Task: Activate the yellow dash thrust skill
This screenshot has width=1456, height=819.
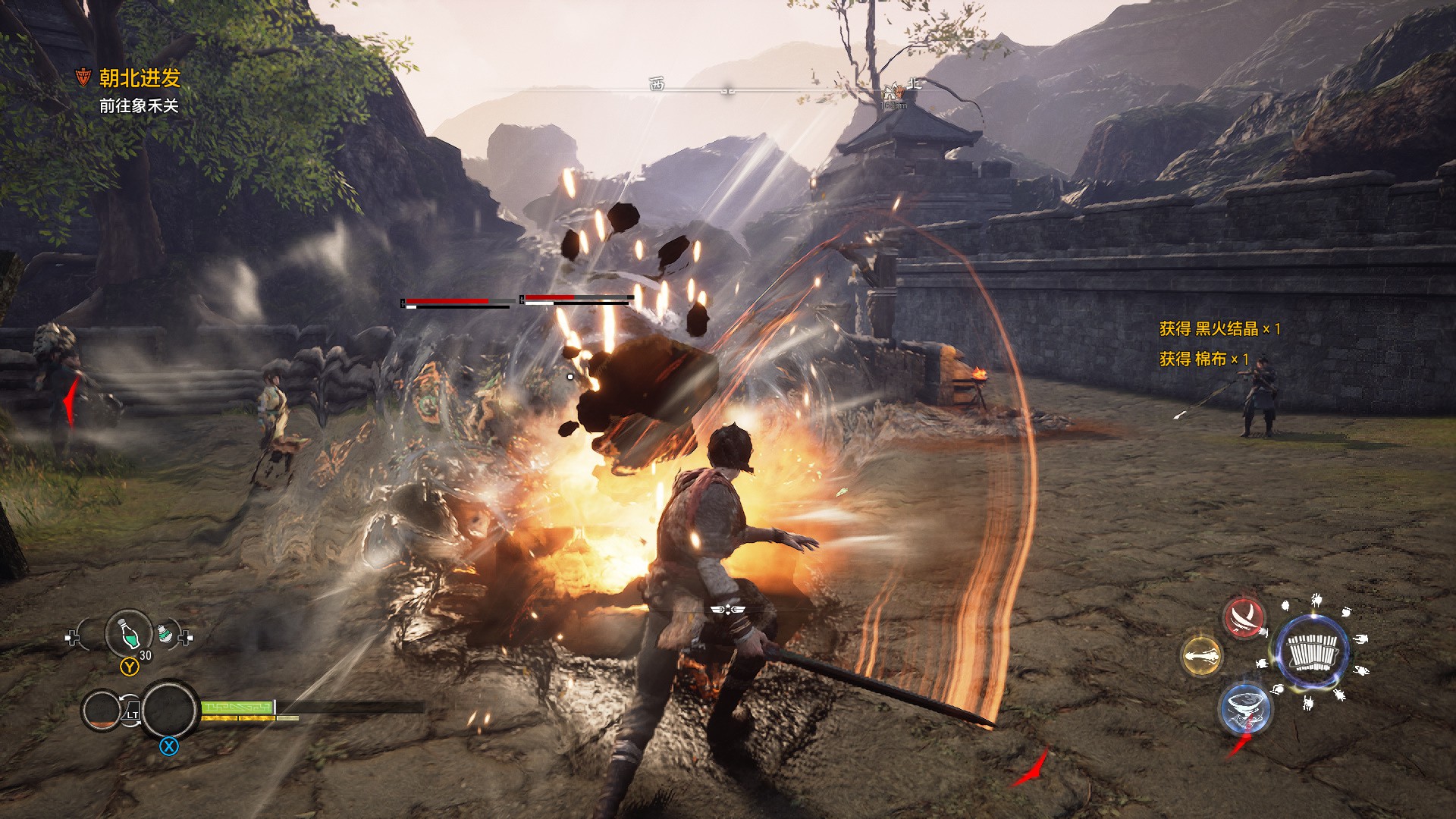Action: click(1202, 655)
